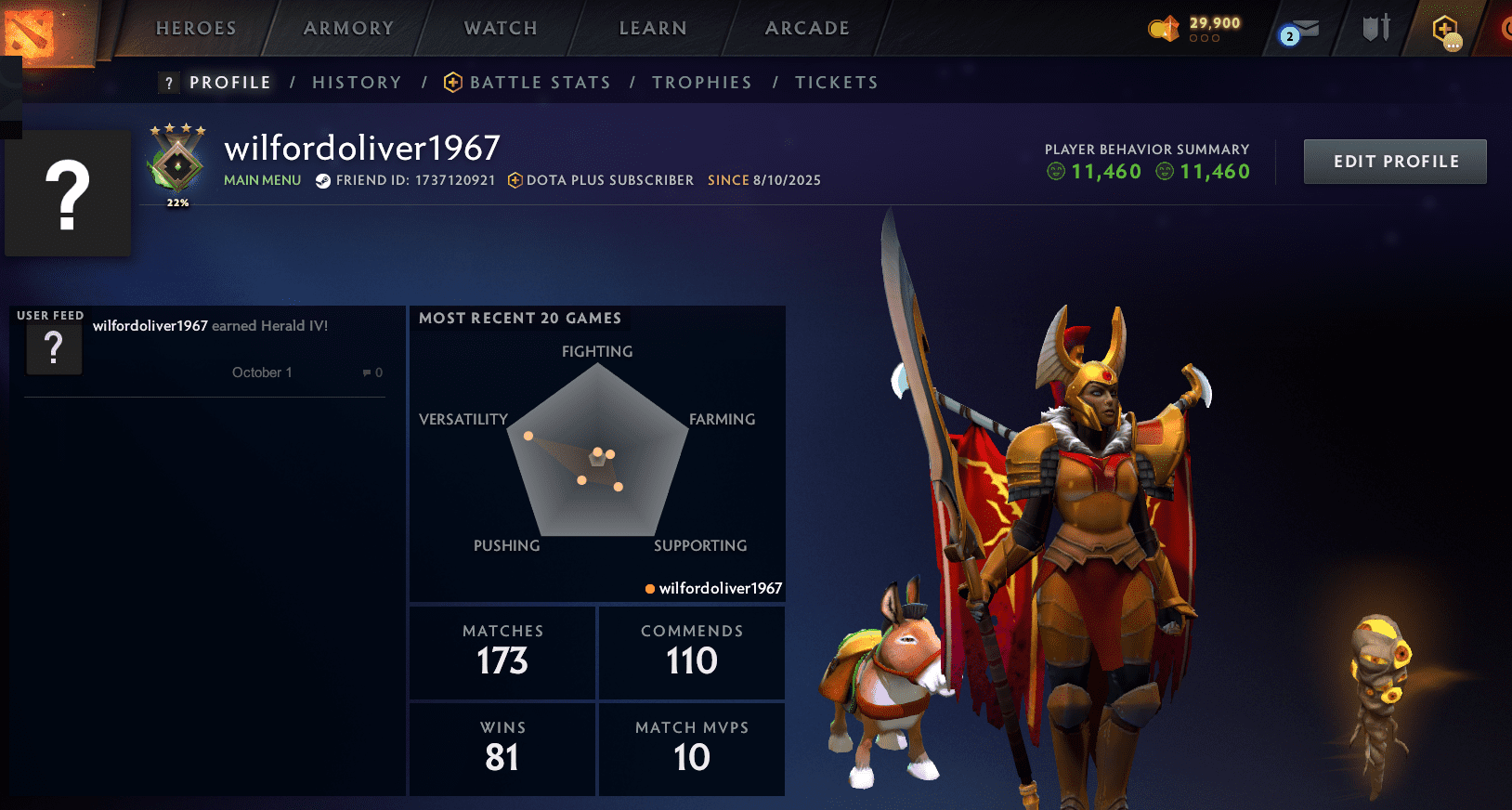Click the question mark avatar placeholder
The height and width of the screenshot is (810, 1512).
(68, 191)
